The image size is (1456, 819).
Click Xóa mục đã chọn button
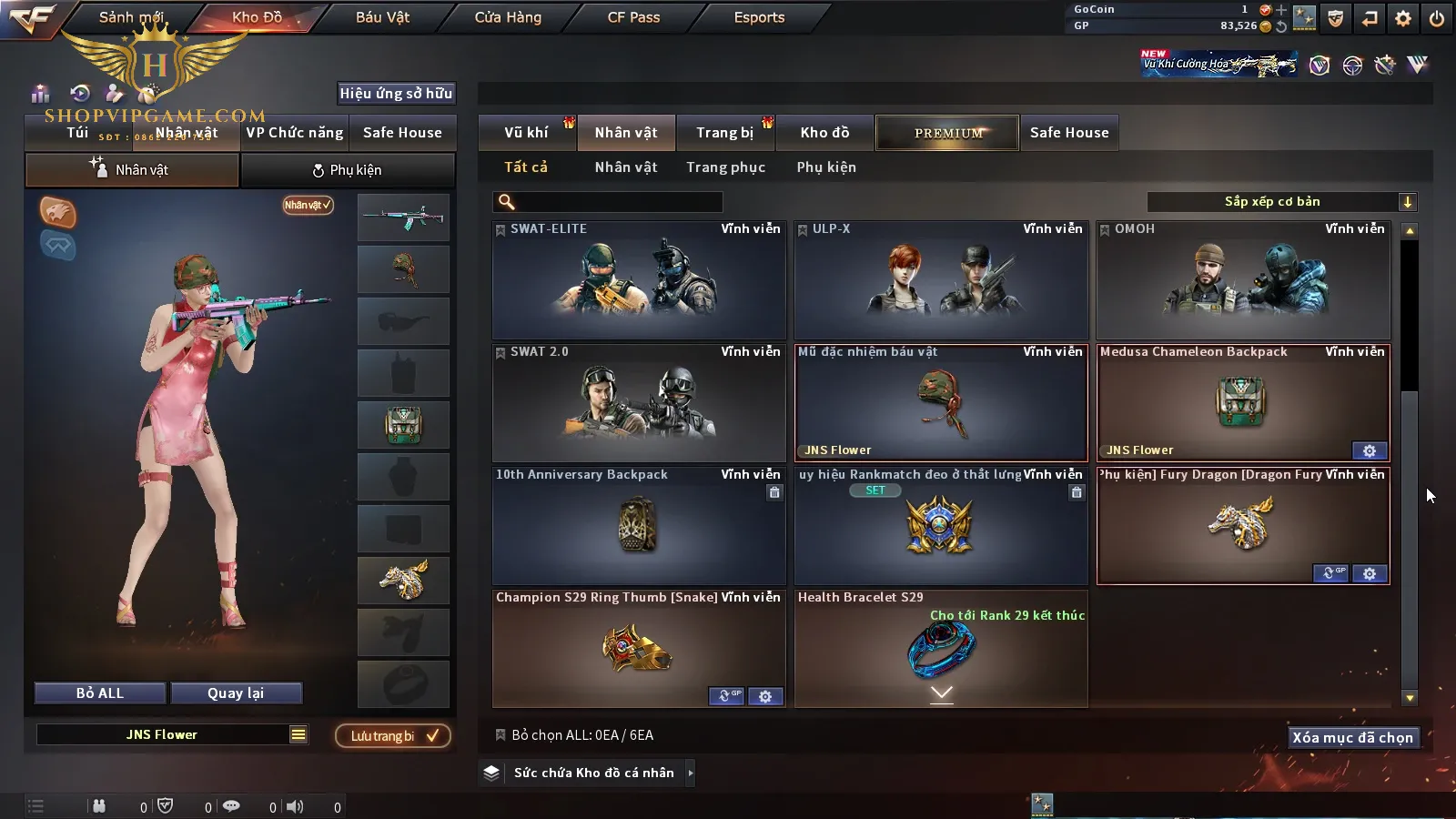click(x=1352, y=738)
